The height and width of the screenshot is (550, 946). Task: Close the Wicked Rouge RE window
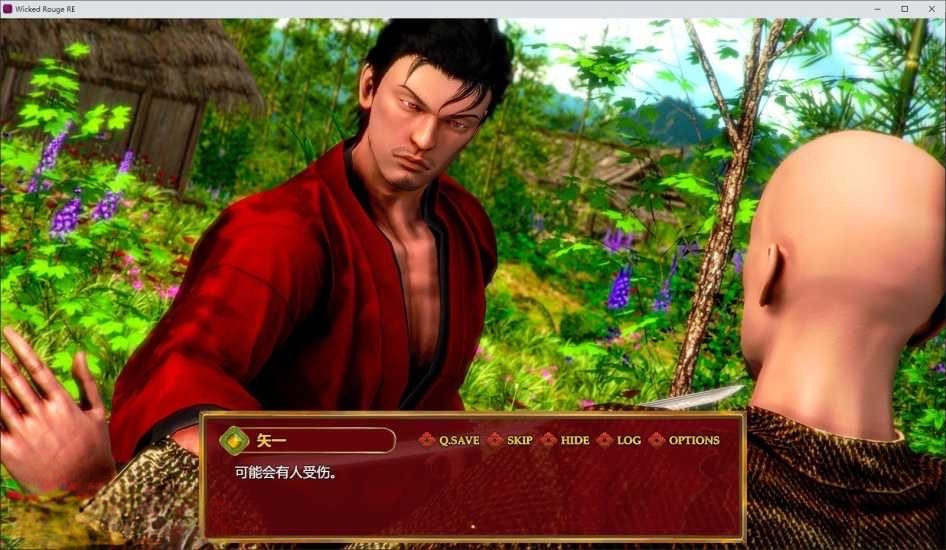(x=930, y=8)
